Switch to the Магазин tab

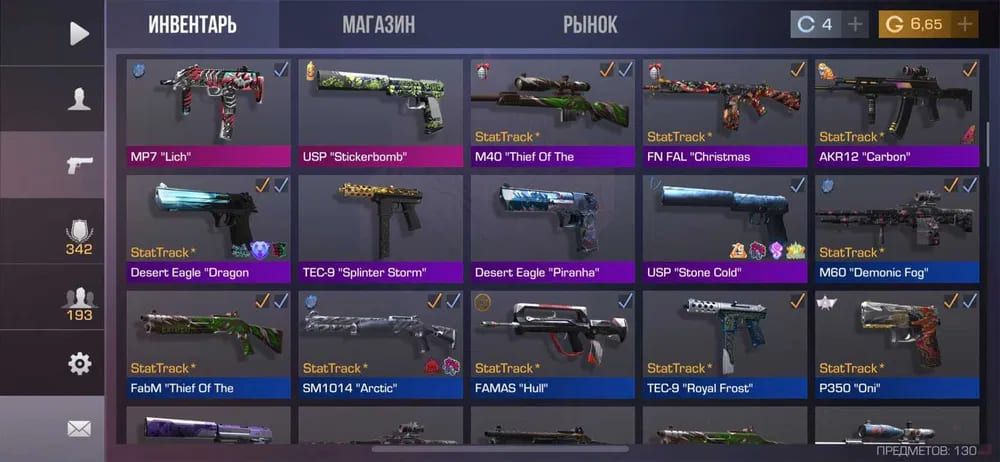coord(378,25)
